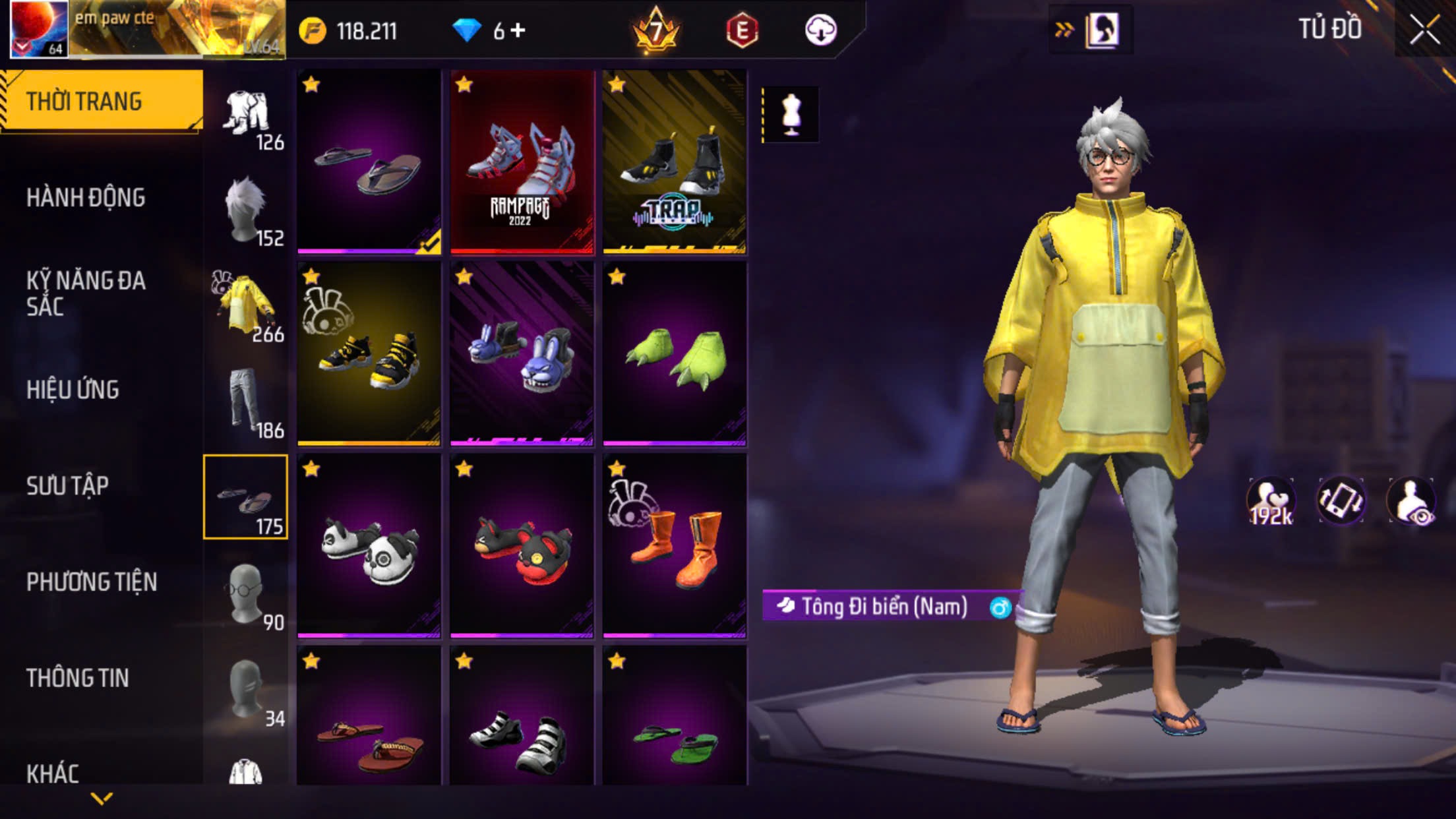Open the glasses accessory category
This screenshot has width=1456, height=819.
tap(246, 593)
